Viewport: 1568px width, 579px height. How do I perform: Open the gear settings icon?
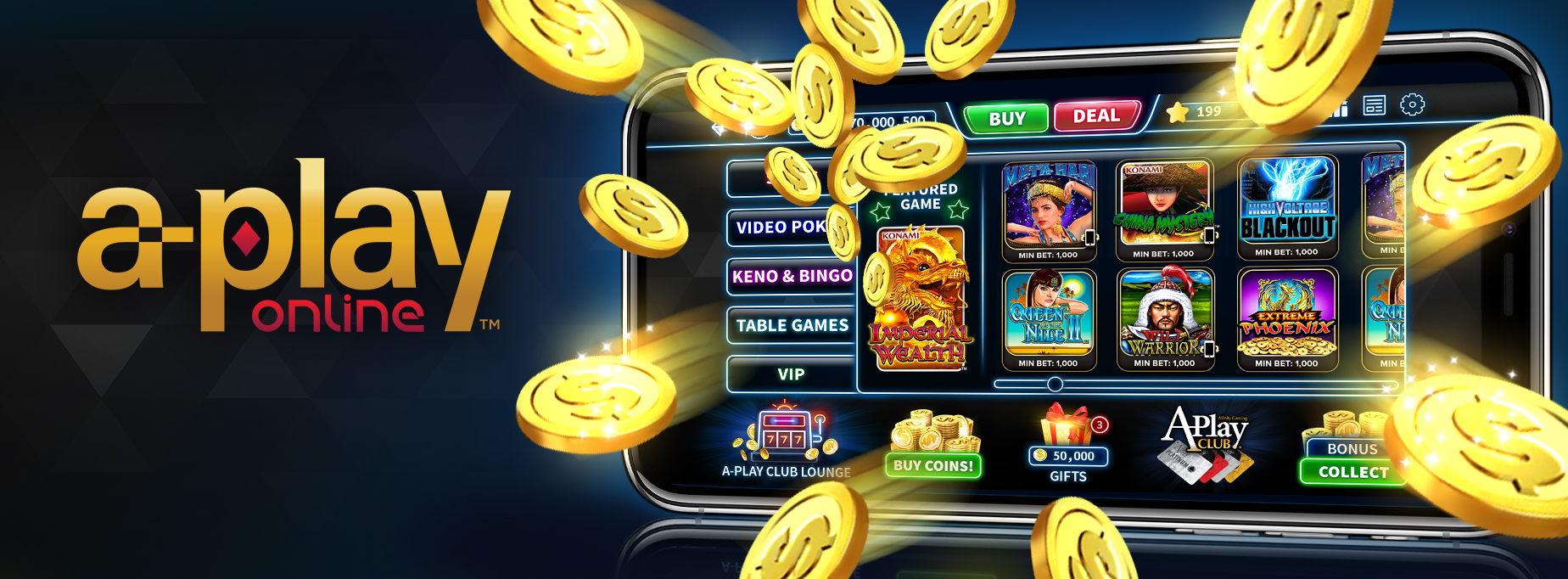tap(1412, 104)
